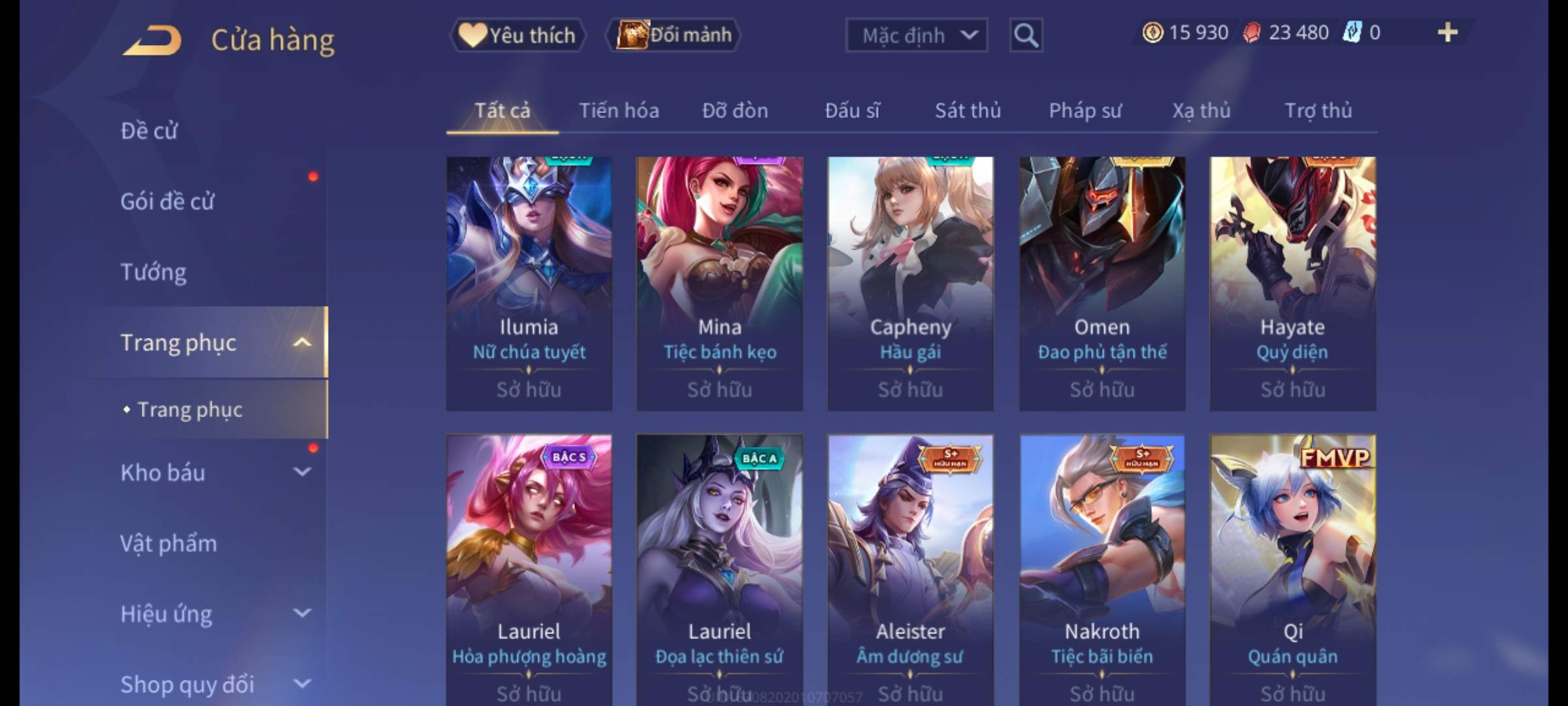The width and height of the screenshot is (1568, 706).
Task: Switch to the Tiến hóa tab
Action: click(x=619, y=110)
